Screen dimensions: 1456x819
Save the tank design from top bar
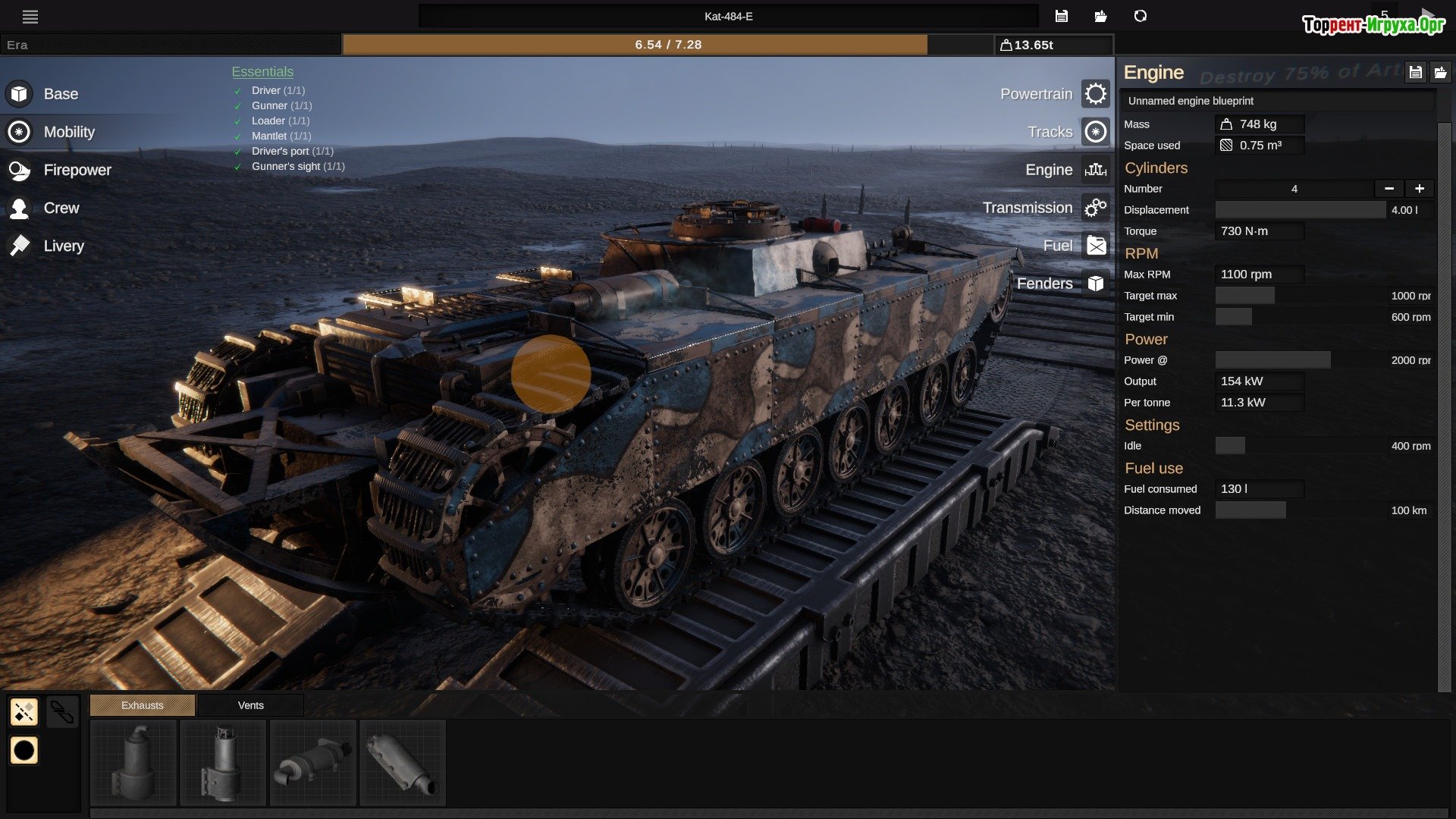[x=1061, y=17]
